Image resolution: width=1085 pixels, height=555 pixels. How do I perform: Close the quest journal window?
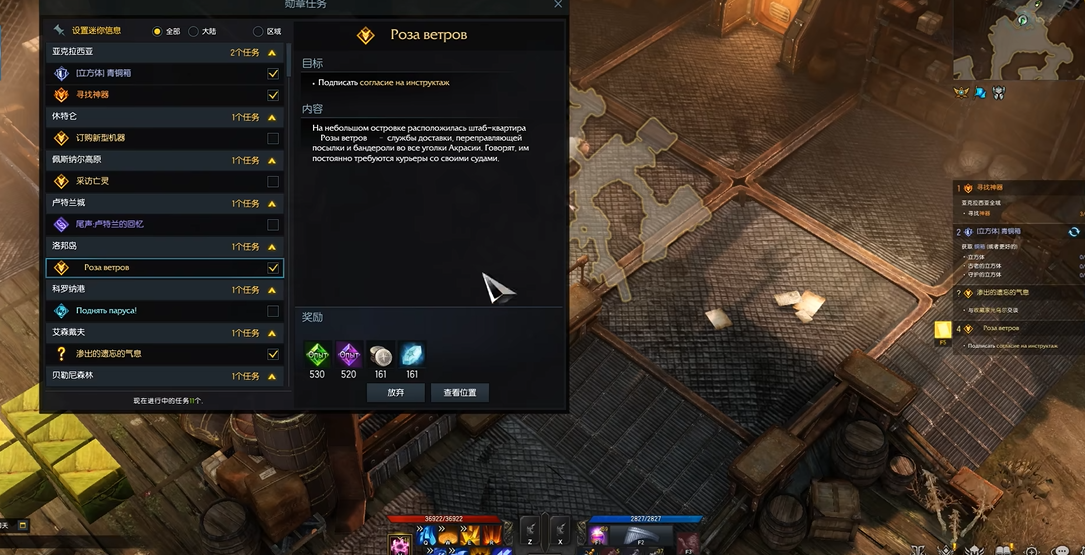(558, 5)
